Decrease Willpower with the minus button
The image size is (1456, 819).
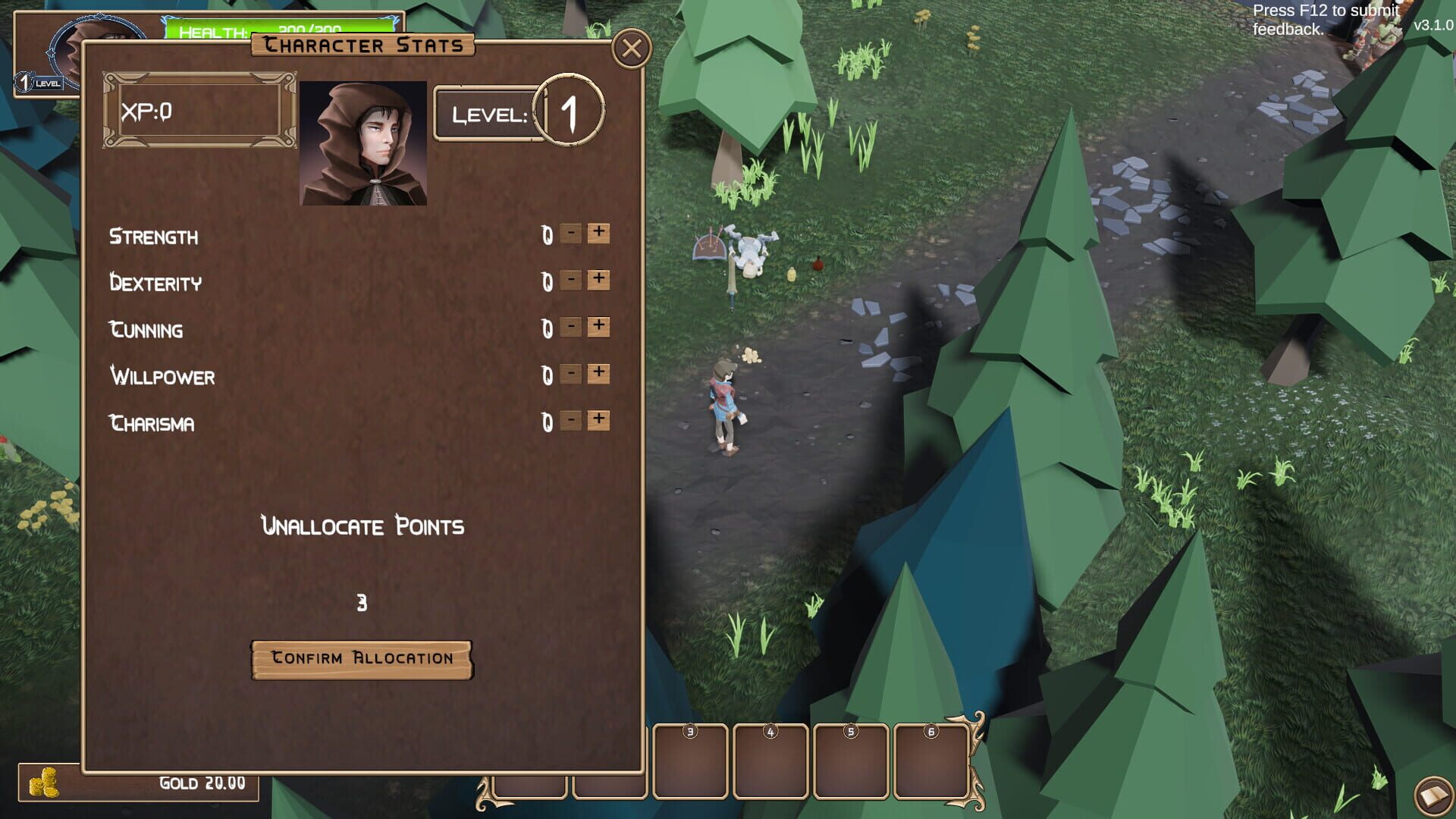[x=570, y=374]
